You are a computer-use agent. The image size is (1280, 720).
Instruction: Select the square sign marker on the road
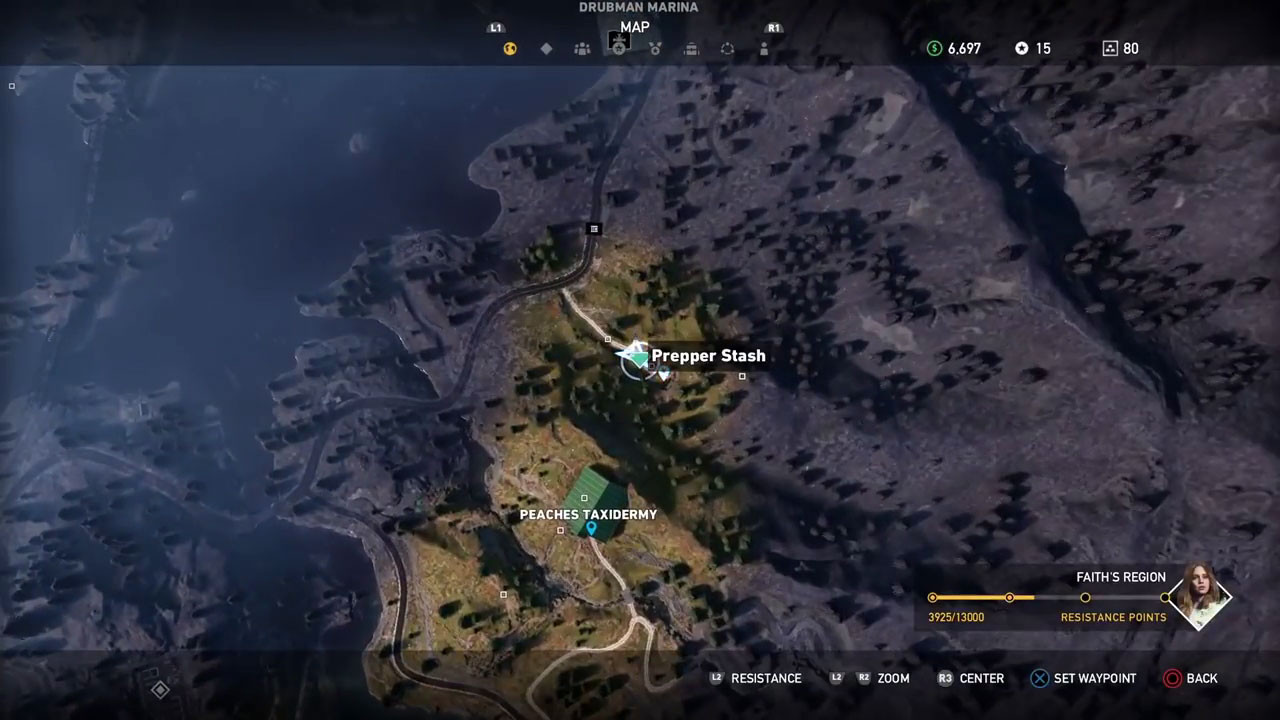[x=594, y=229]
